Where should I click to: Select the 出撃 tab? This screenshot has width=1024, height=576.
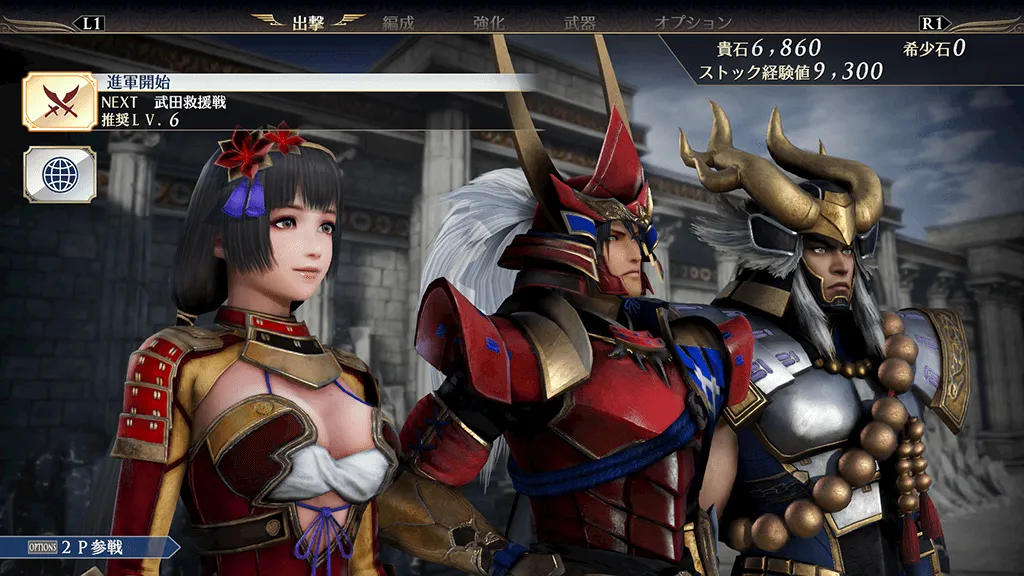[x=308, y=21]
